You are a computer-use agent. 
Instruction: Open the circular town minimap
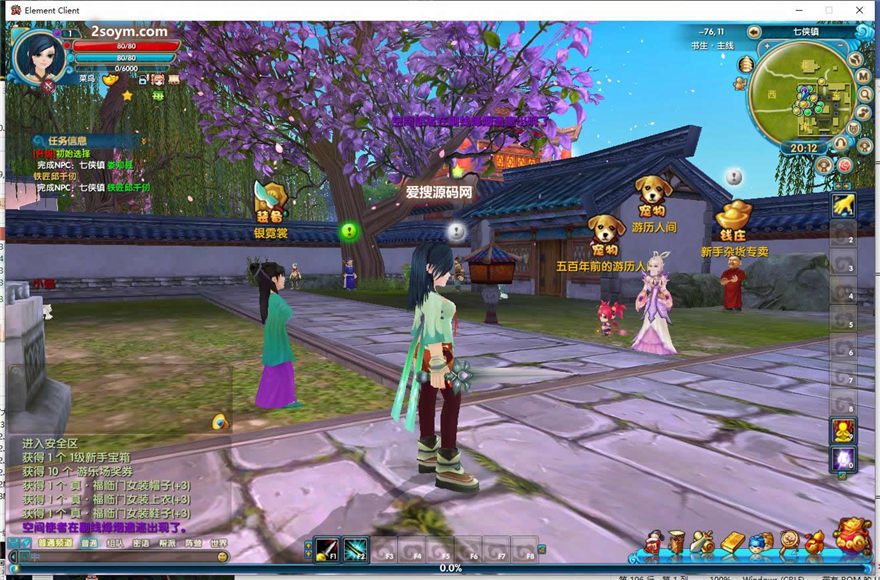801,93
